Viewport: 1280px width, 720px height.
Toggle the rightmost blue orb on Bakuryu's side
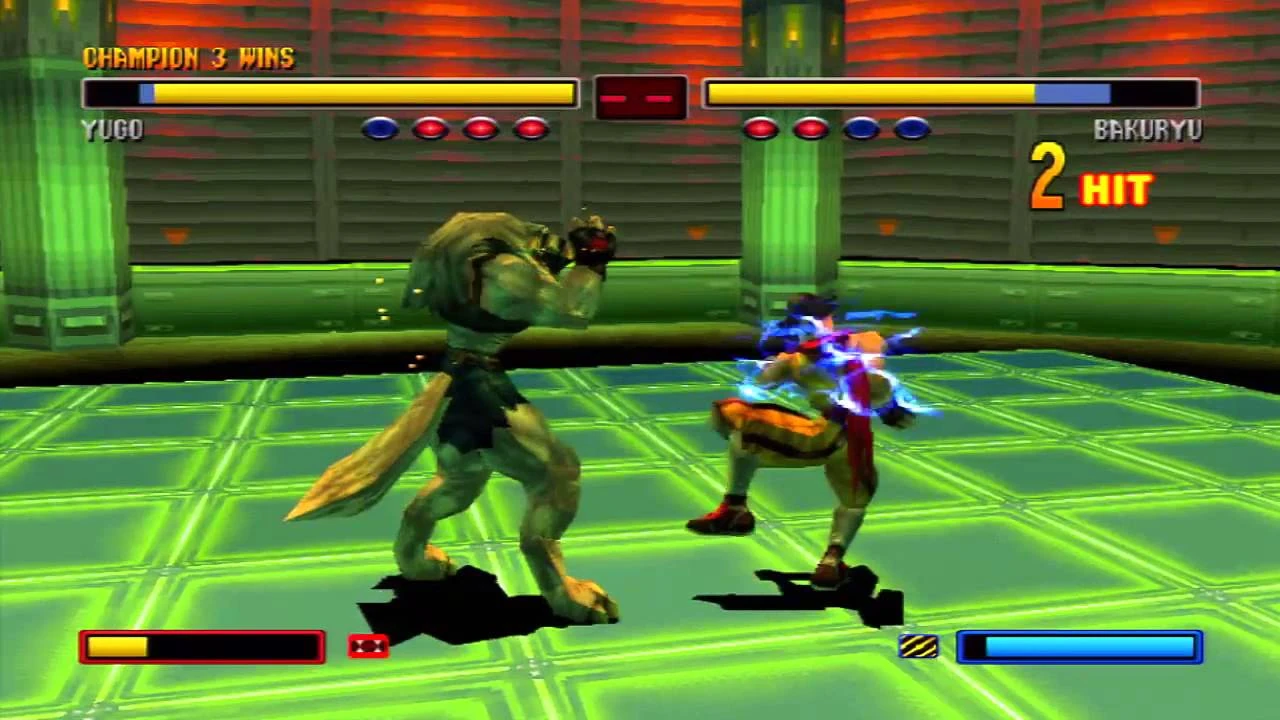tap(911, 129)
